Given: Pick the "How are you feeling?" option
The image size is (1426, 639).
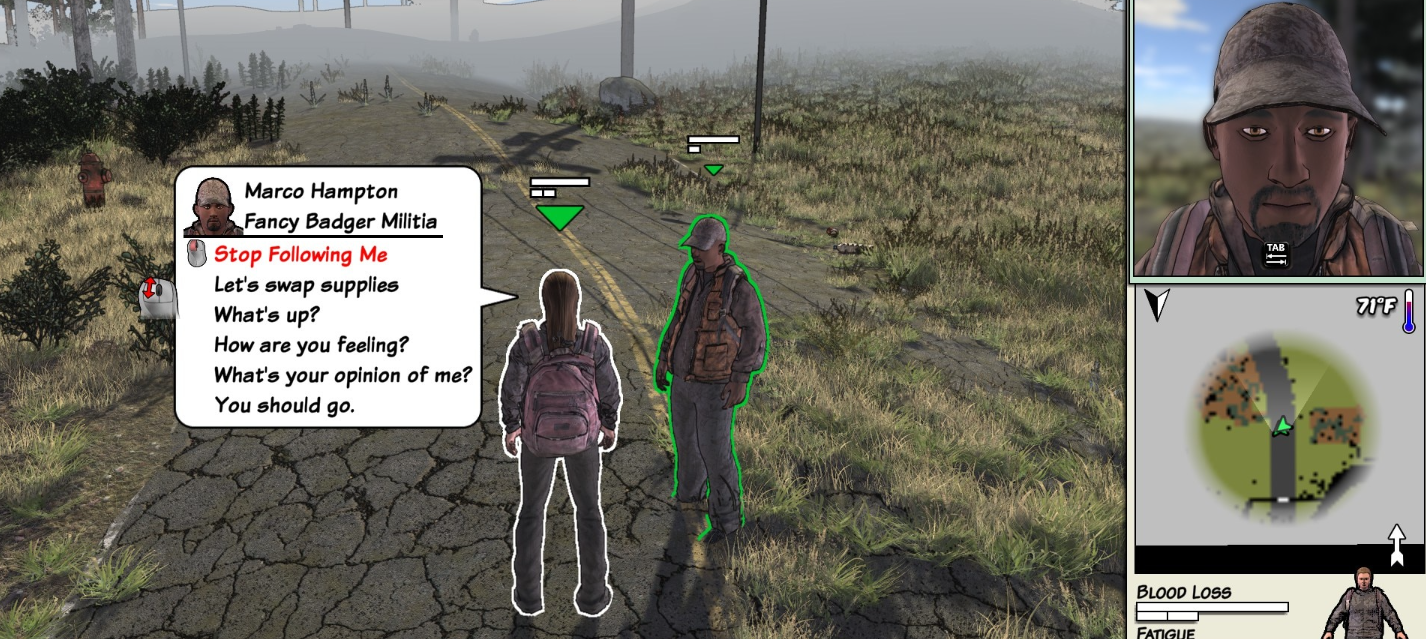Looking at the screenshot, I should pos(311,346).
